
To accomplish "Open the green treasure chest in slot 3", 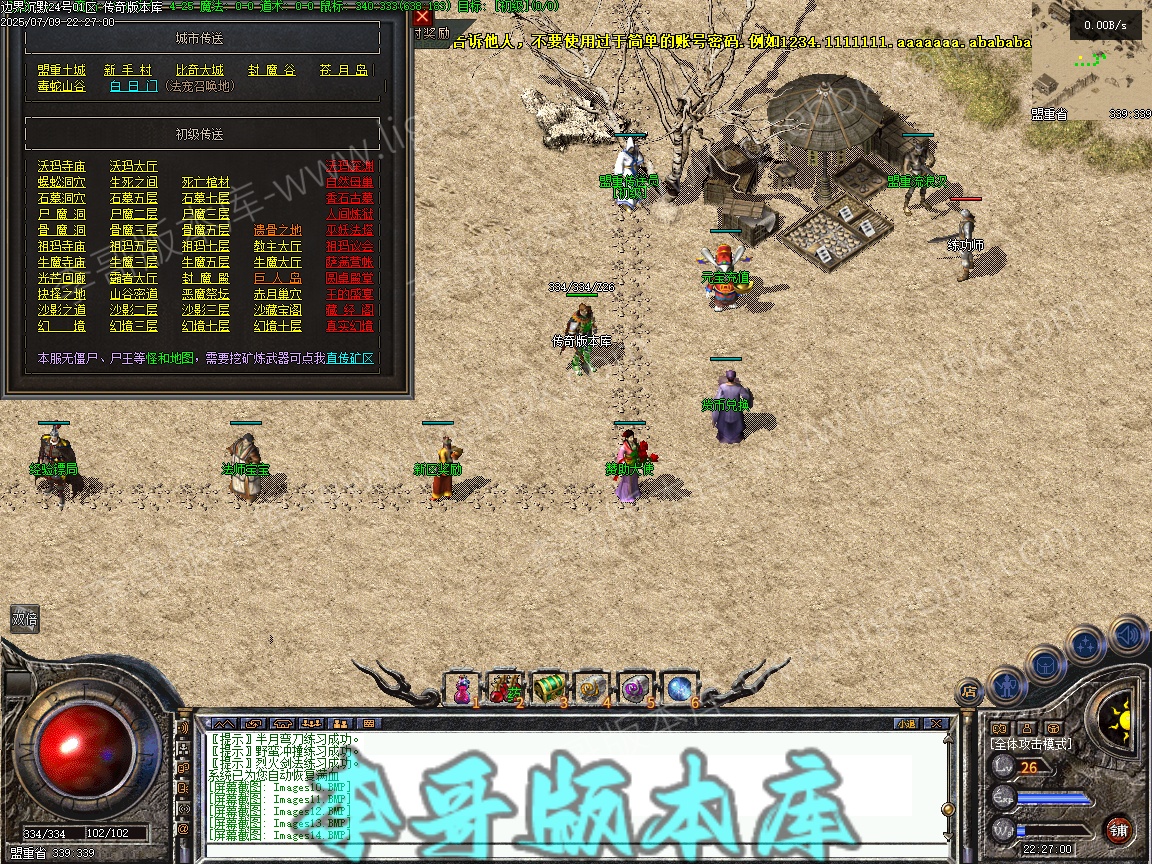I will click(550, 688).
